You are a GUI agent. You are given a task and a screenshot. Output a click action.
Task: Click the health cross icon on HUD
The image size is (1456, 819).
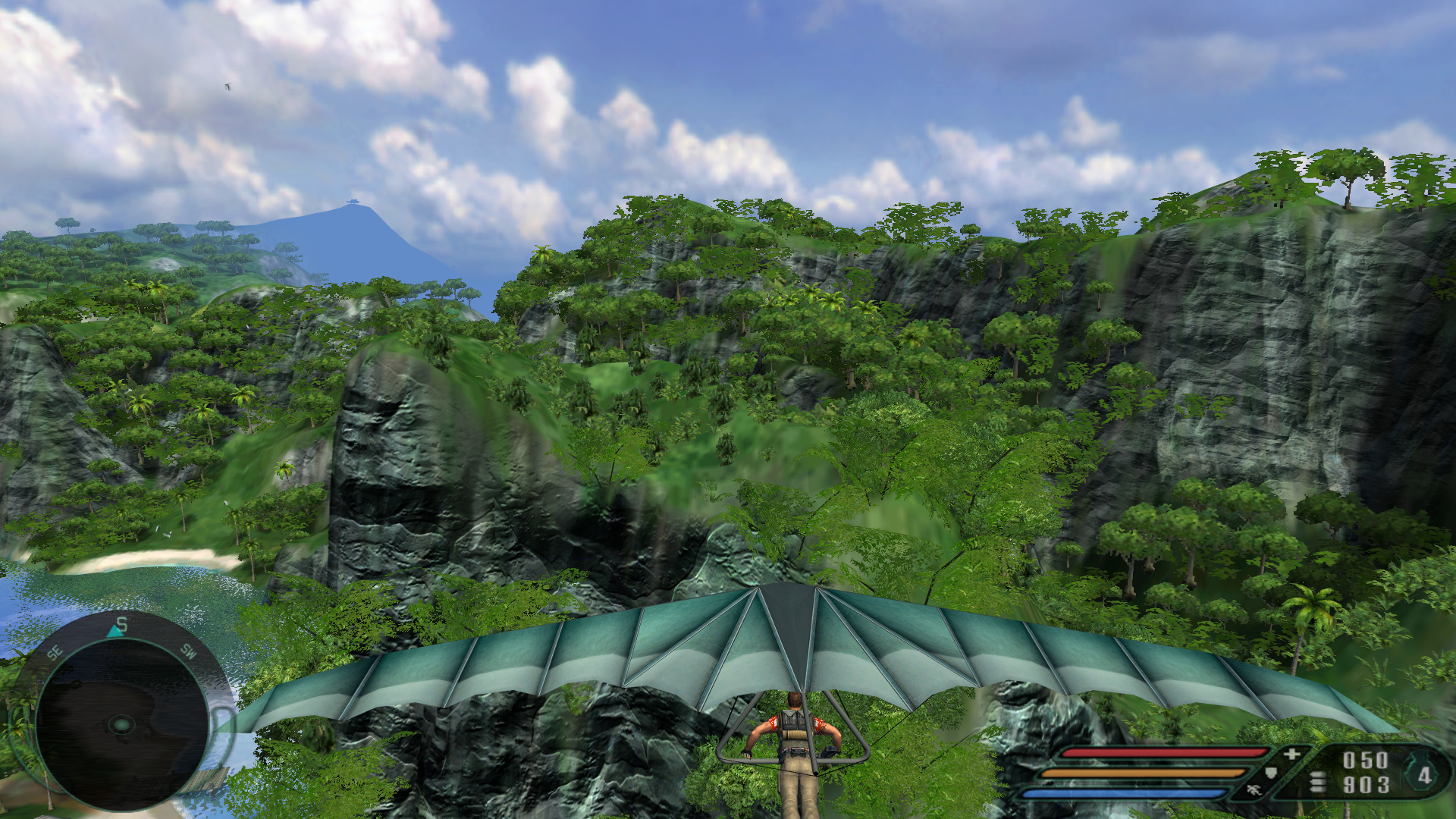click(1291, 754)
